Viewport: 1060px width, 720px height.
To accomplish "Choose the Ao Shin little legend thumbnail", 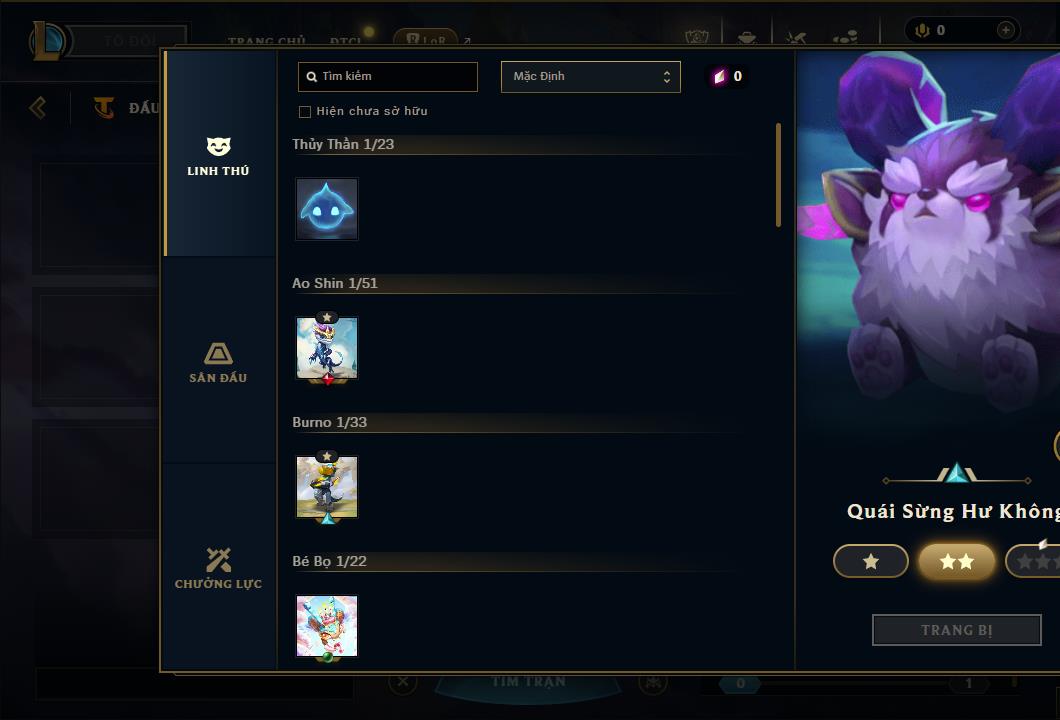I will (x=327, y=348).
